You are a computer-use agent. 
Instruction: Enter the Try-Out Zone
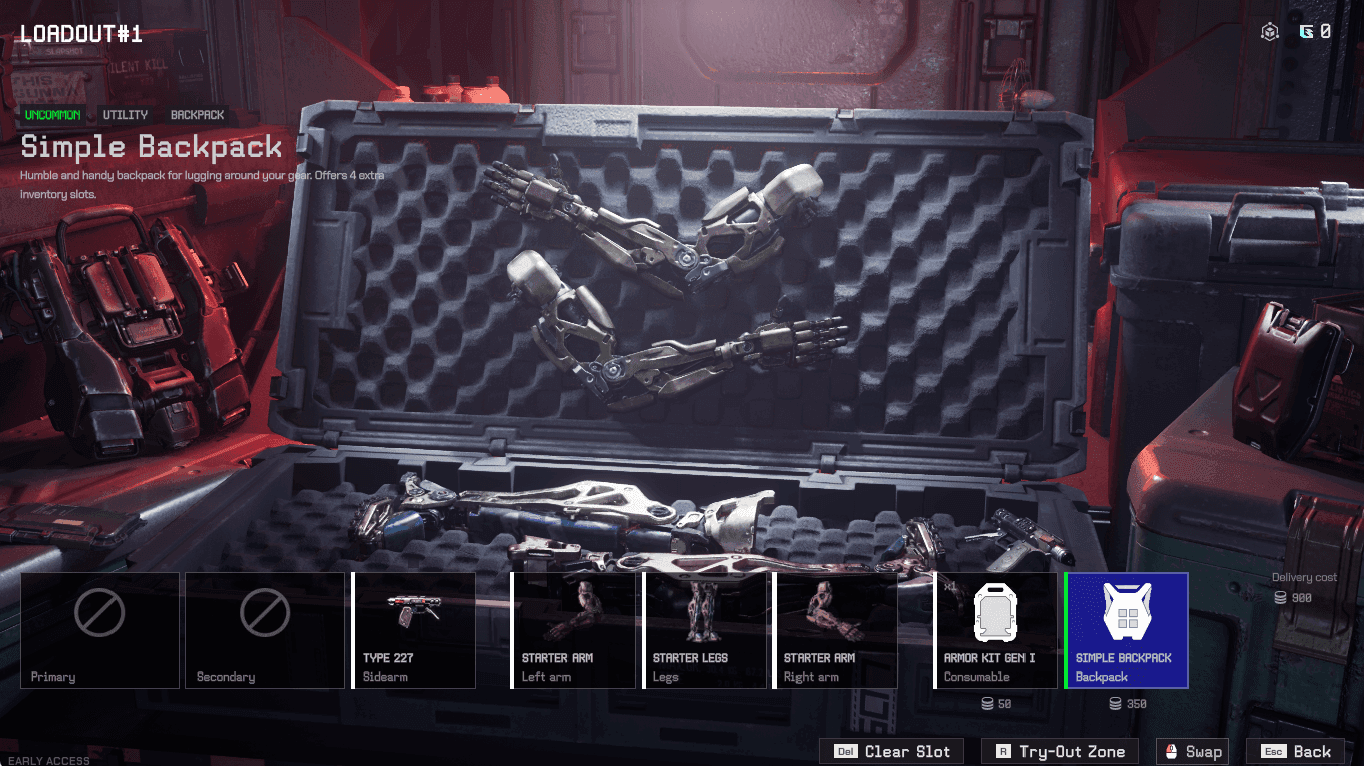coord(1060,752)
